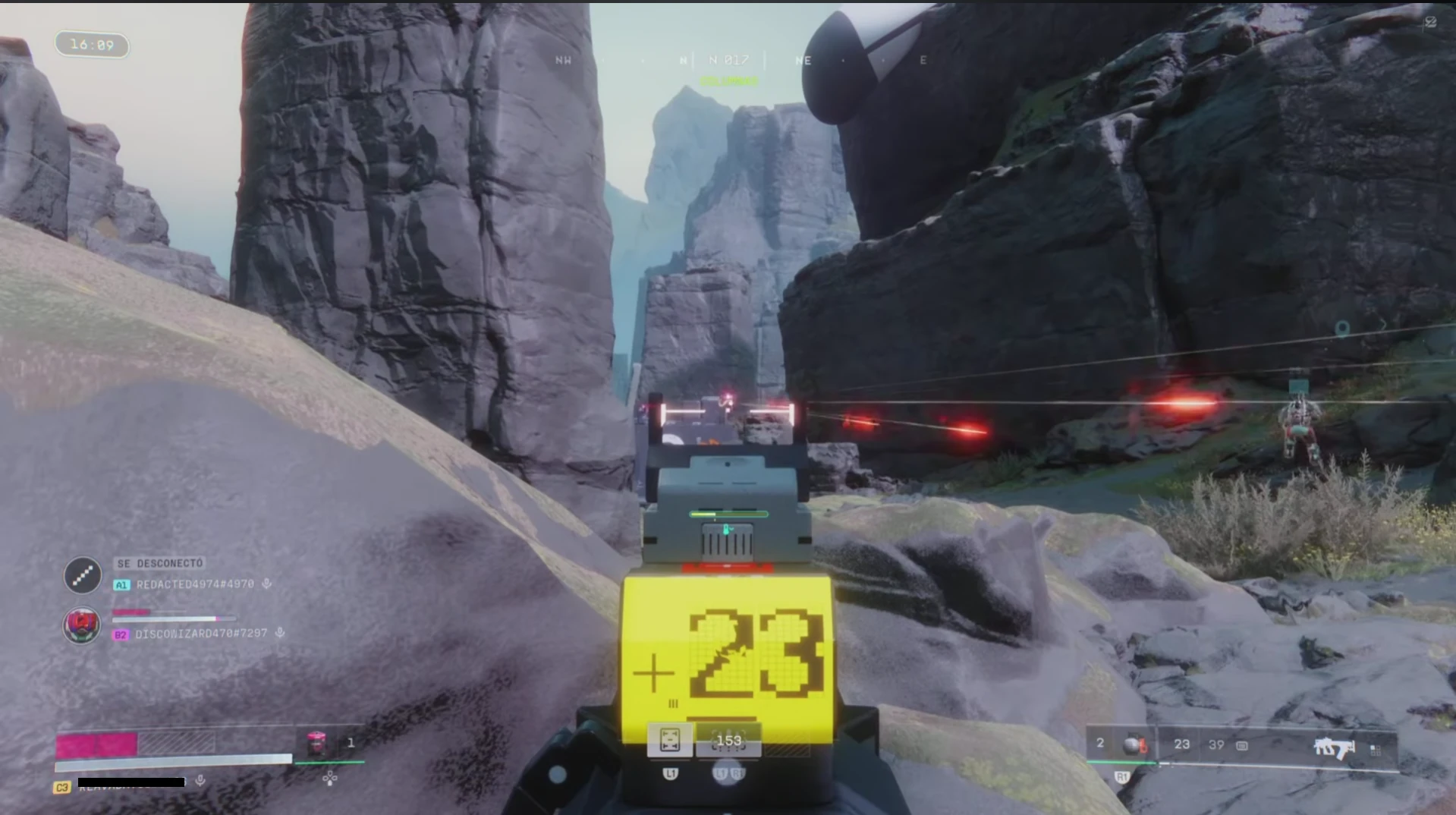Toggle microphone icon beside REDACTED4974
Viewport: 1456px width, 815px height.
267,584
